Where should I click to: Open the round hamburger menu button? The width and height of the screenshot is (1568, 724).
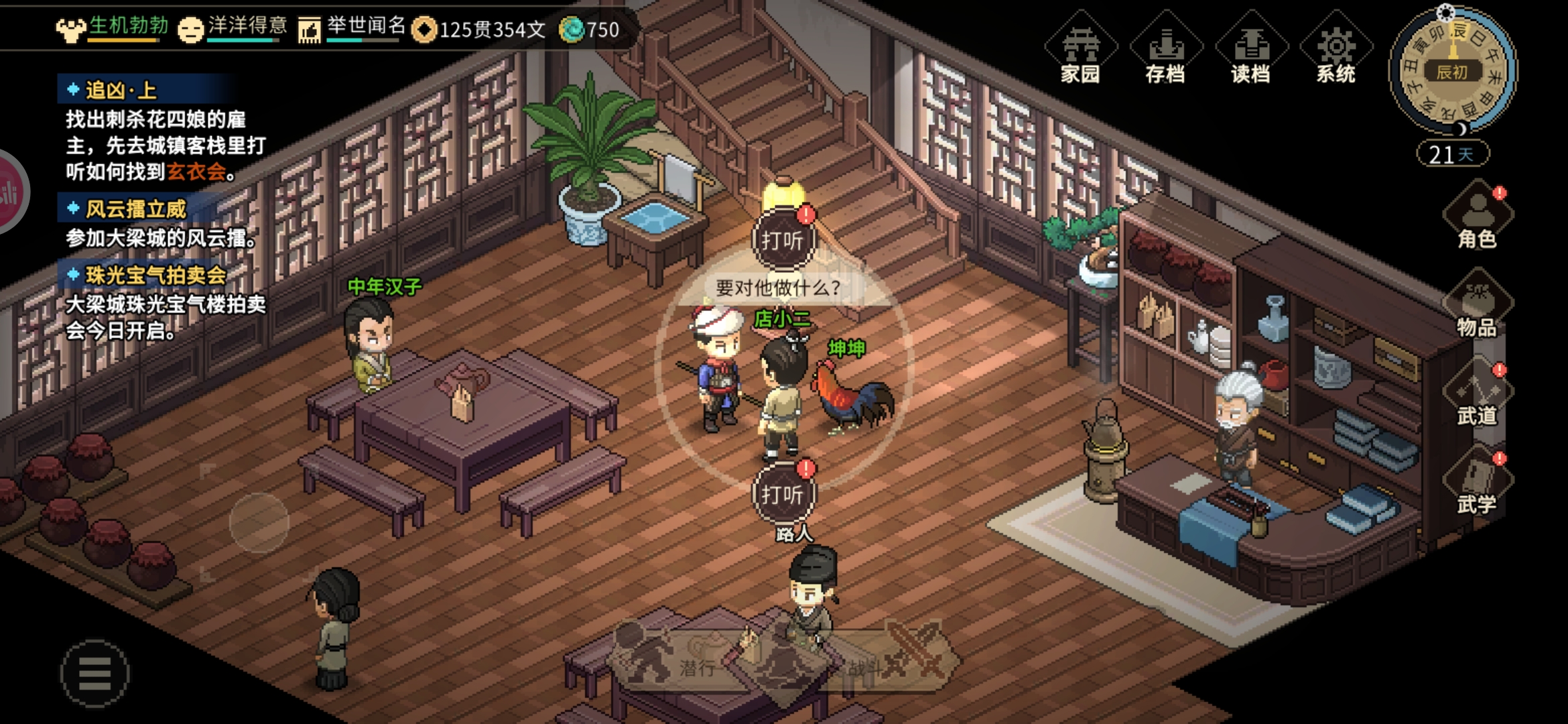tap(94, 672)
